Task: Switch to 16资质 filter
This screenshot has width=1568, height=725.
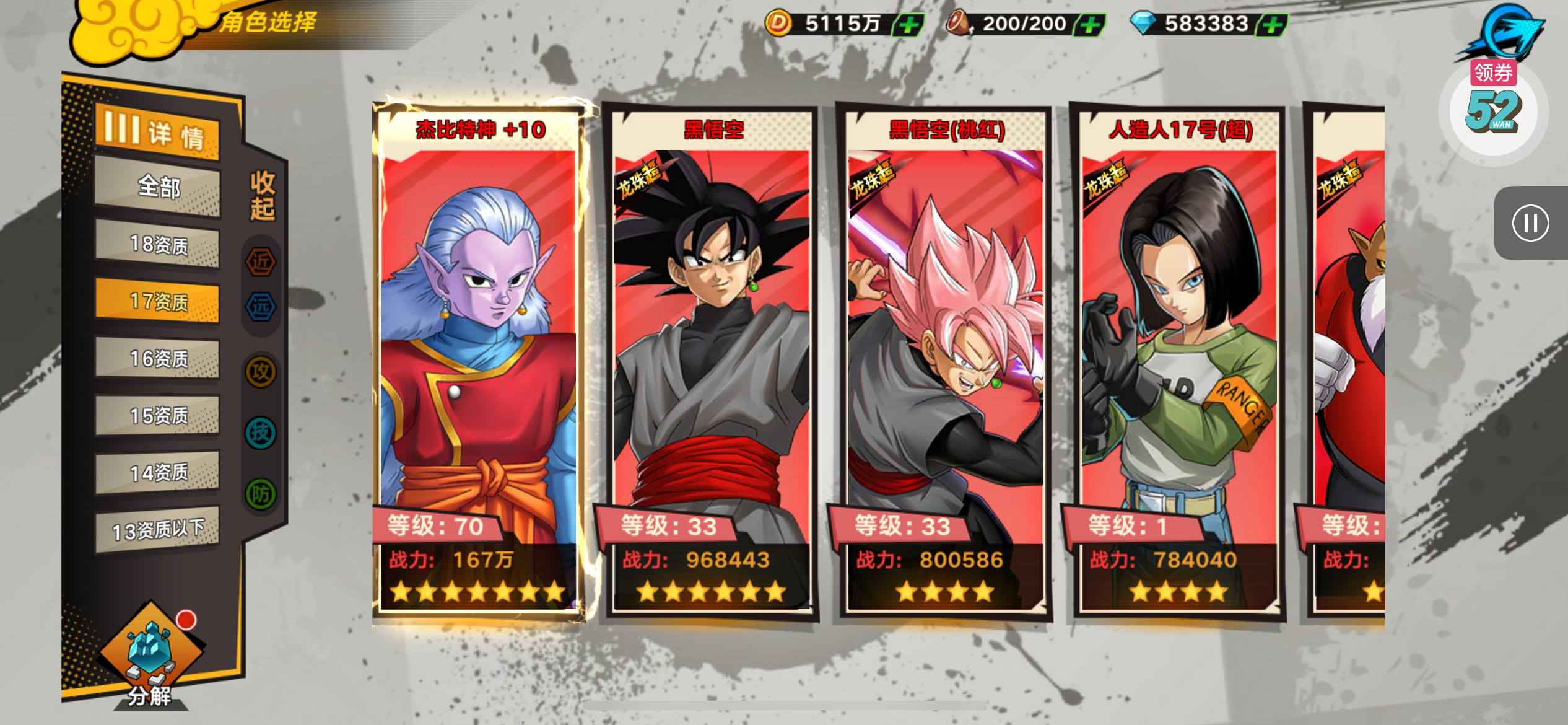Action: 157,358
